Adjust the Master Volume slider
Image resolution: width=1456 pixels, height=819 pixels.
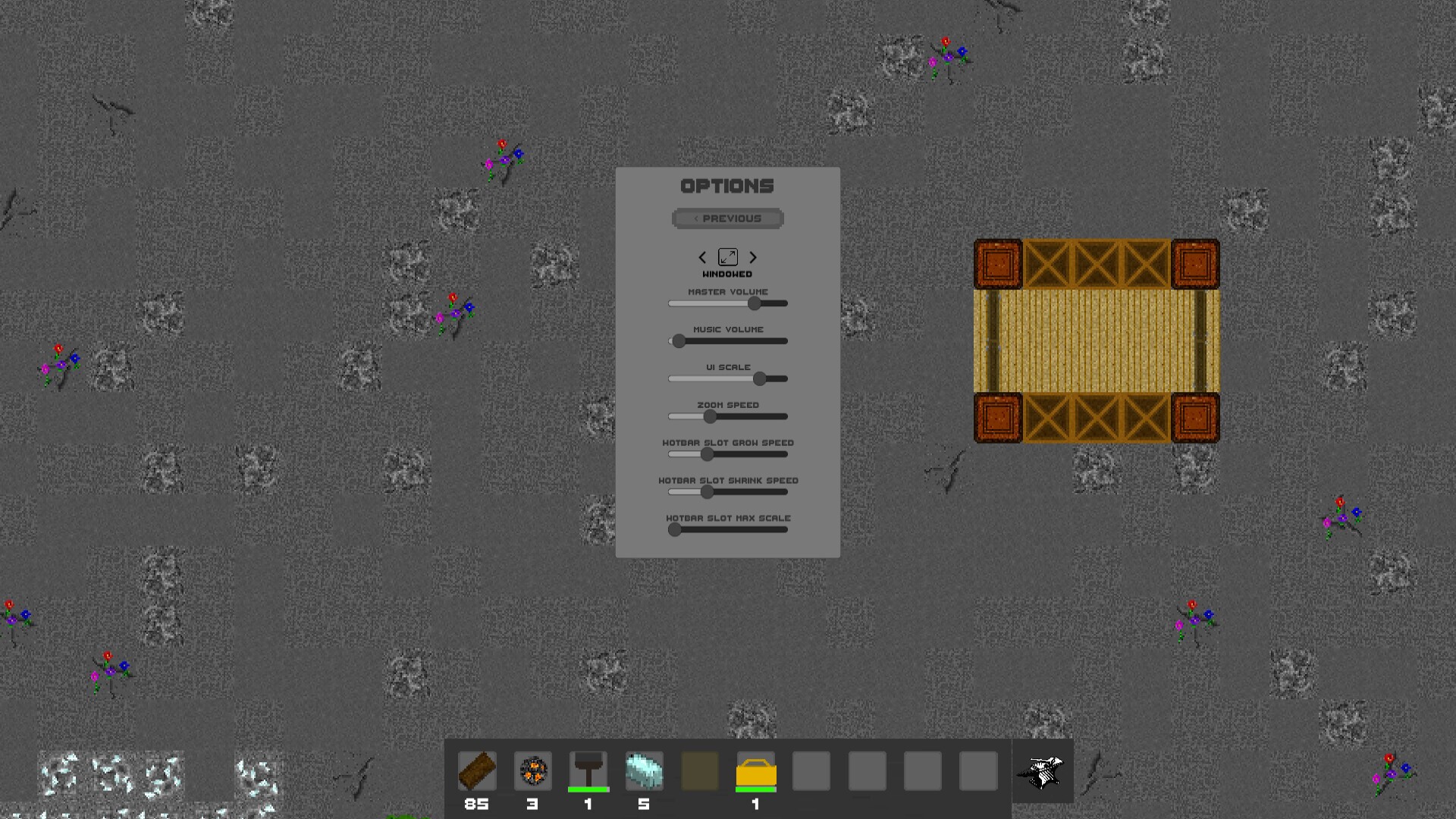pyautogui.click(x=754, y=303)
